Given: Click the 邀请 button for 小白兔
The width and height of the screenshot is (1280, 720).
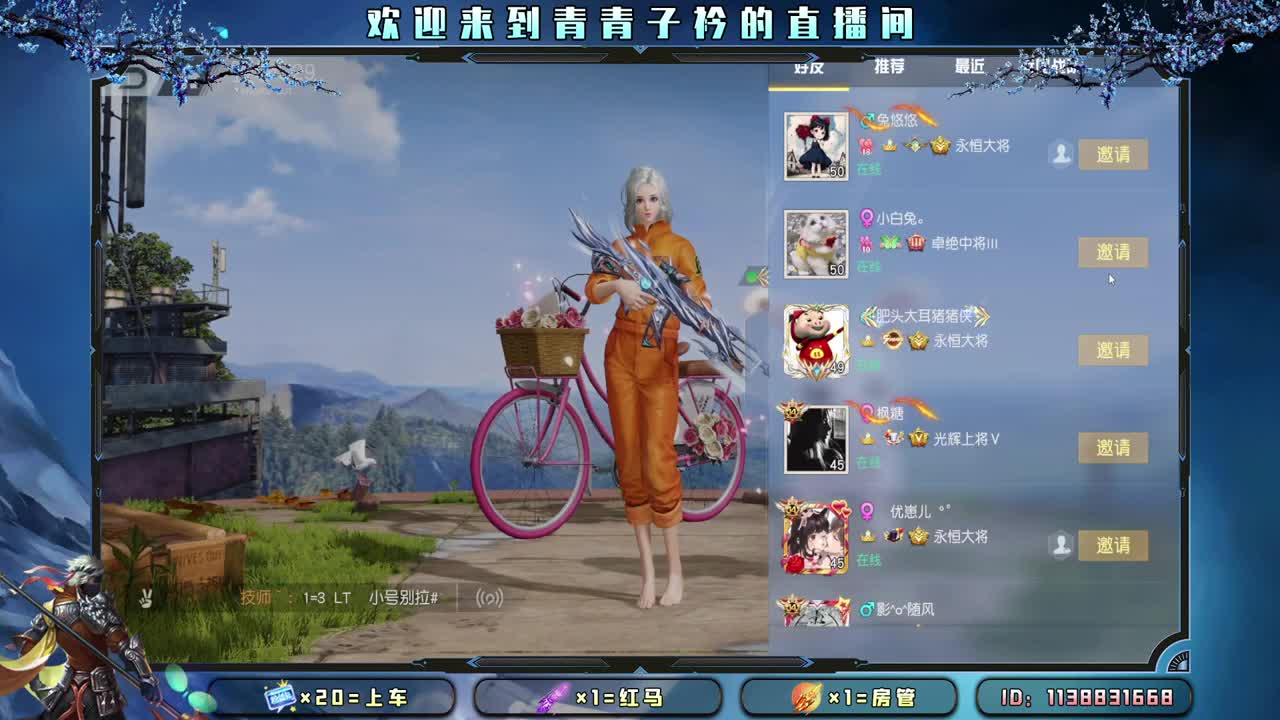Looking at the screenshot, I should pos(1114,252).
